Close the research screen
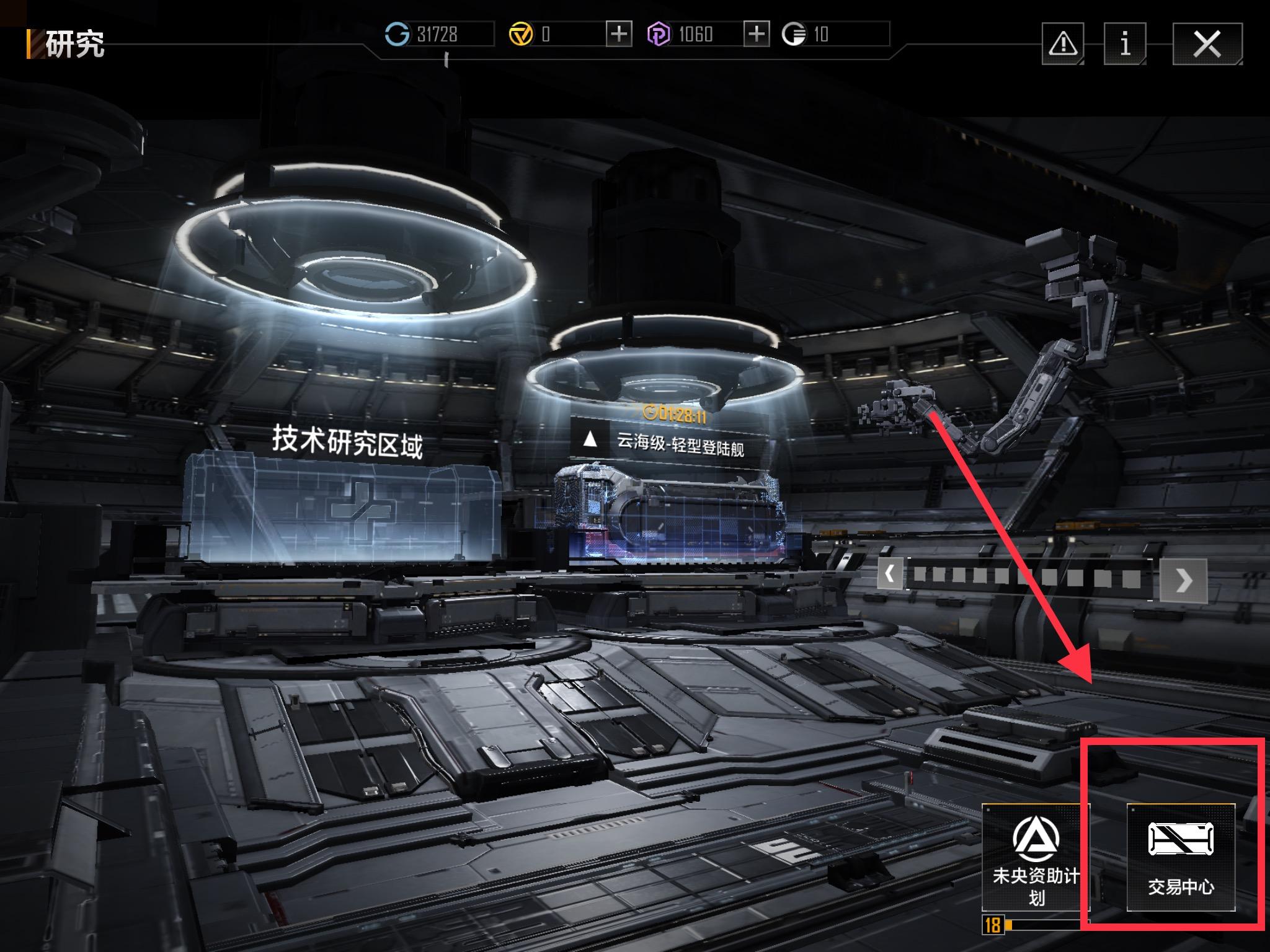 click(1207, 44)
